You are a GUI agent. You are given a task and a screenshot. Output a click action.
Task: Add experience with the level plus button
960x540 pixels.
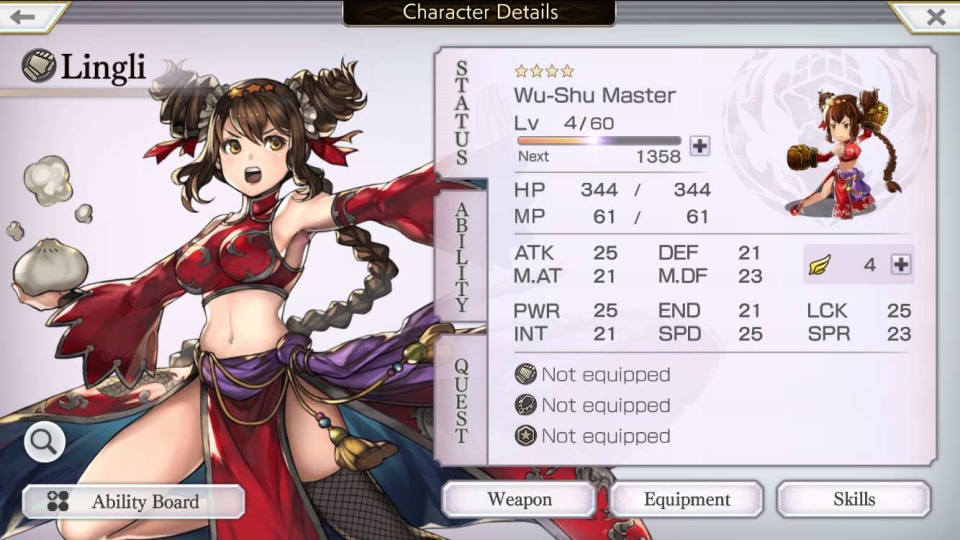pyautogui.click(x=700, y=146)
